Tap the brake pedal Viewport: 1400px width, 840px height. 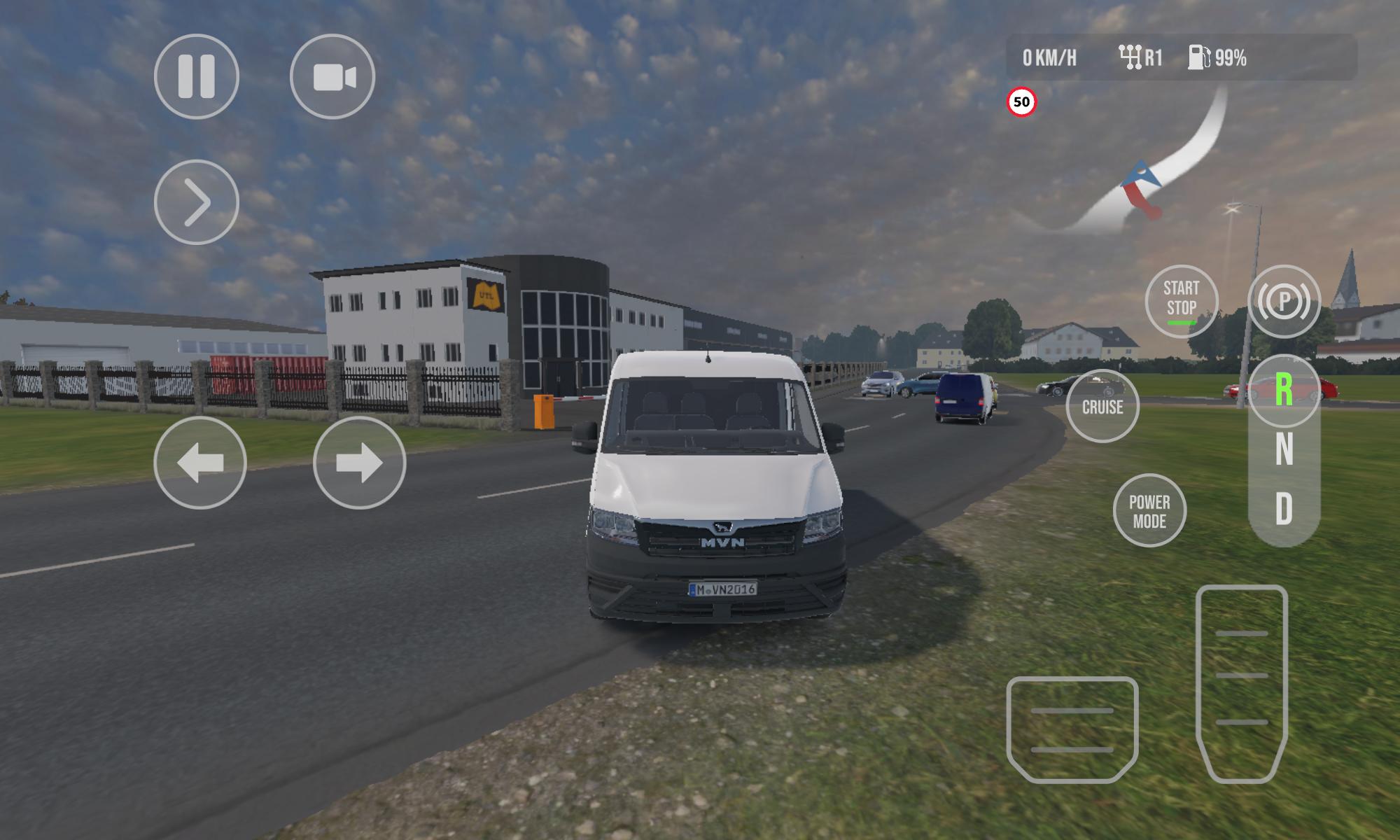[x=1072, y=729]
